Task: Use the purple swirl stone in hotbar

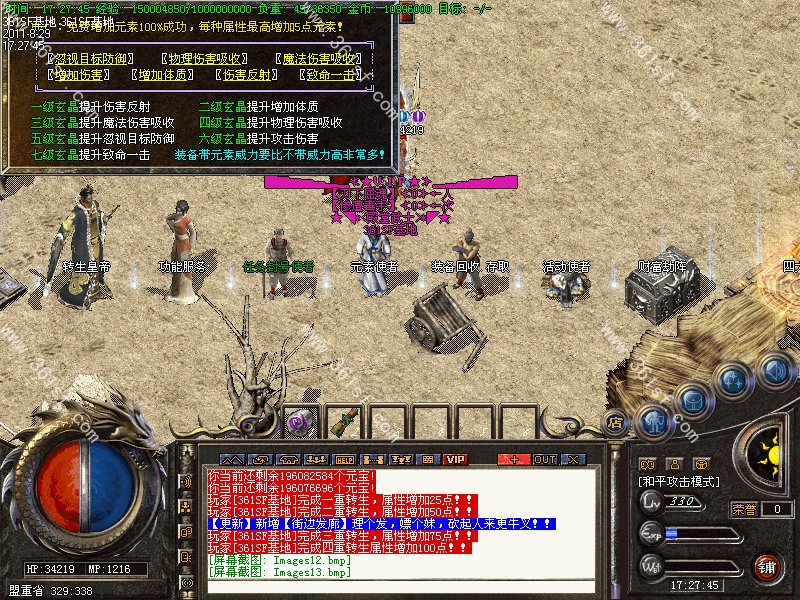Action: (298, 422)
